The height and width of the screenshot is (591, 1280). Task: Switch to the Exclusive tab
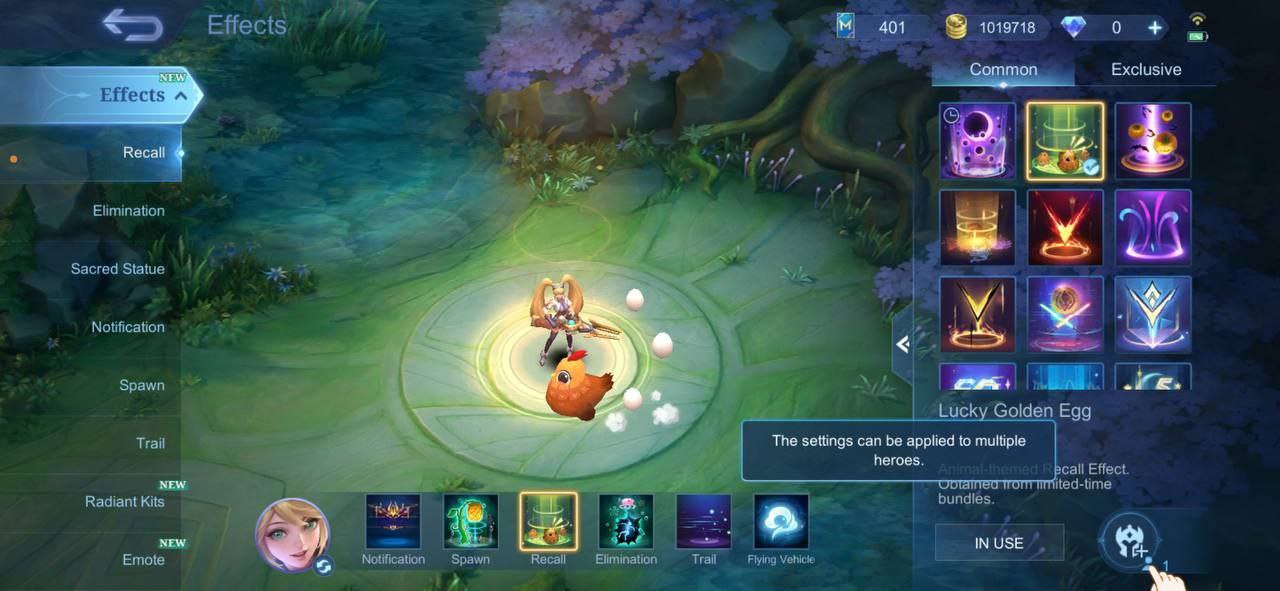click(x=1146, y=69)
